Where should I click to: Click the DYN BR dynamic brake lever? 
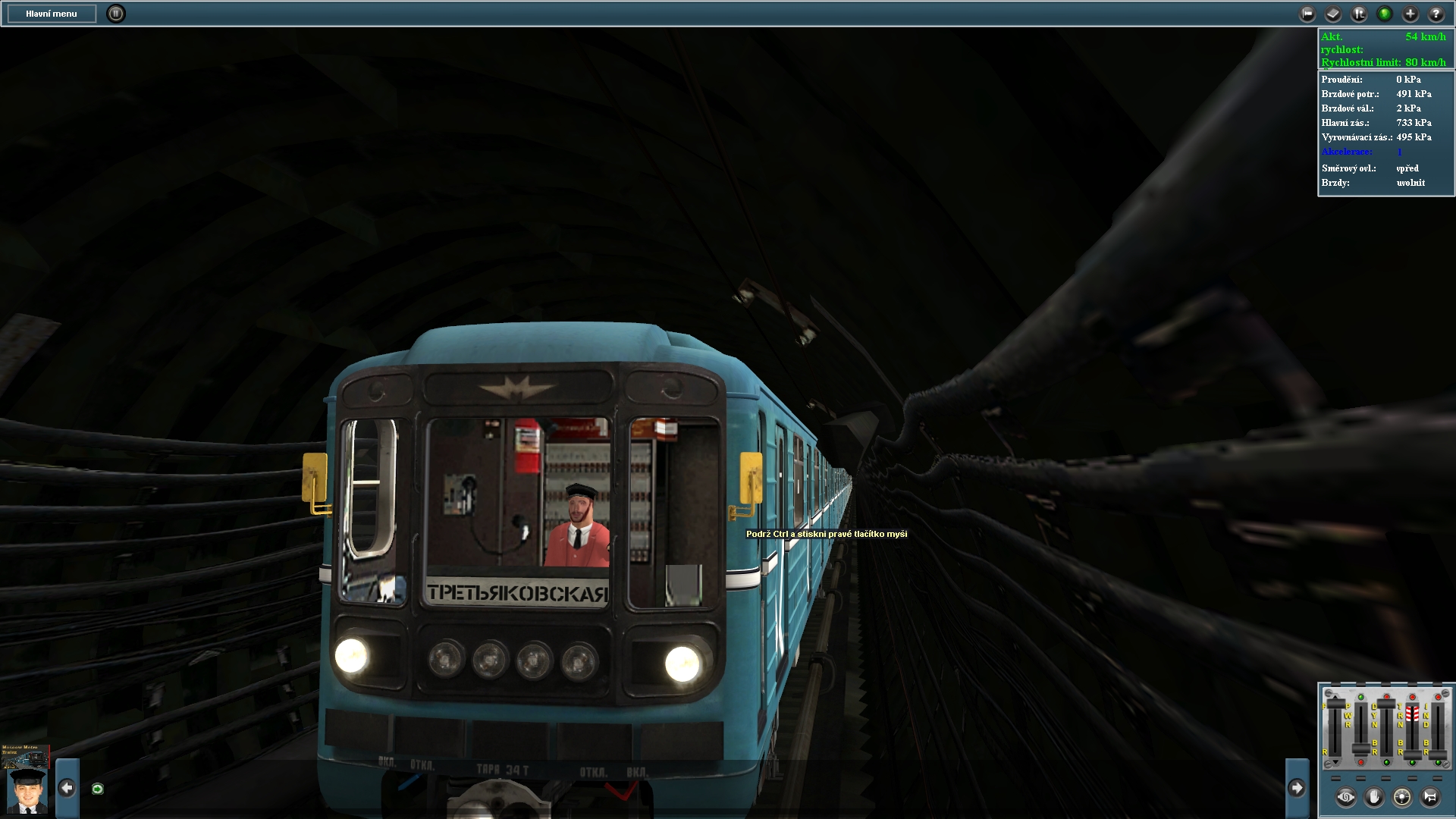click(x=1386, y=705)
